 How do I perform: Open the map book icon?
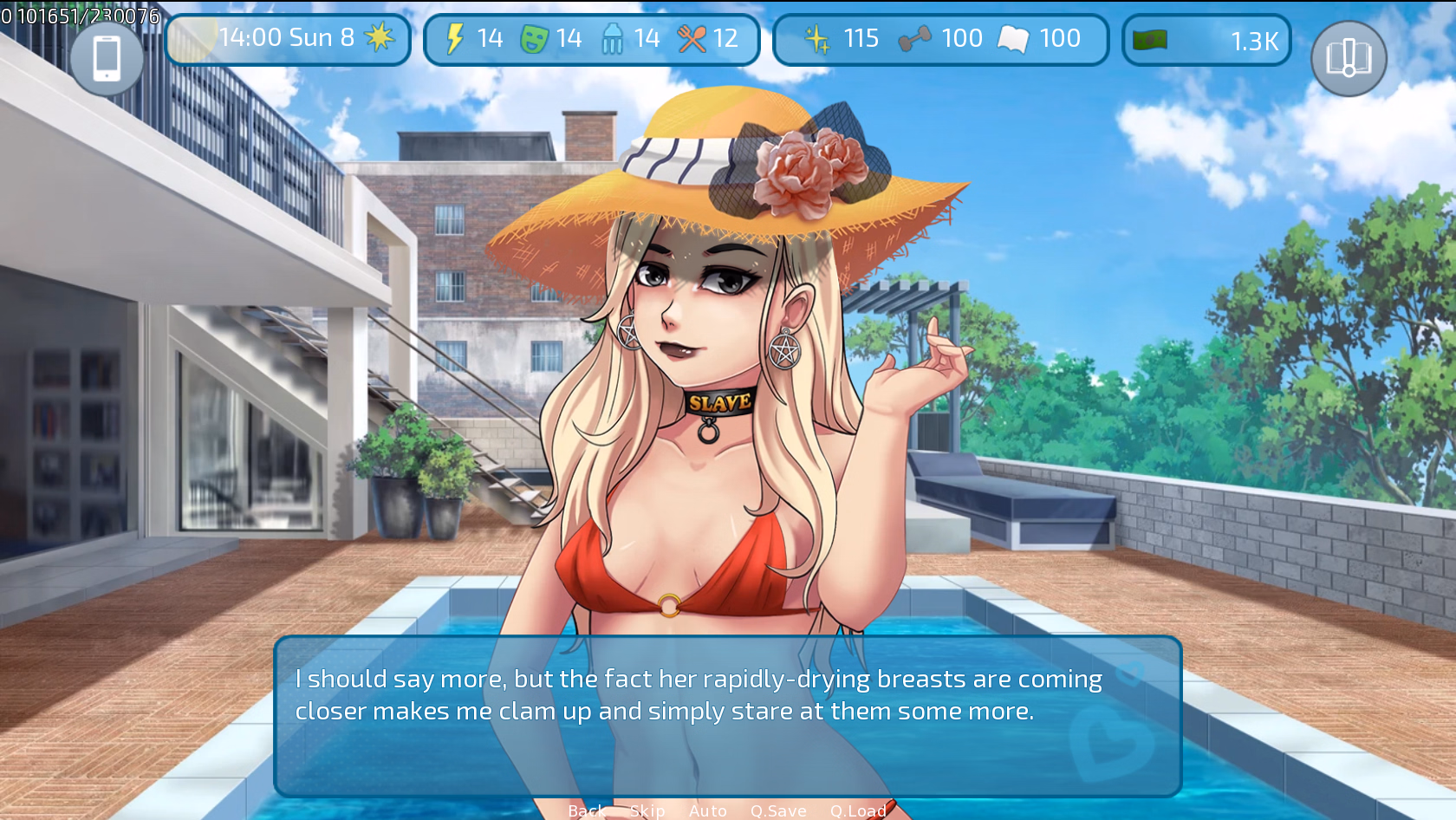point(1349,59)
